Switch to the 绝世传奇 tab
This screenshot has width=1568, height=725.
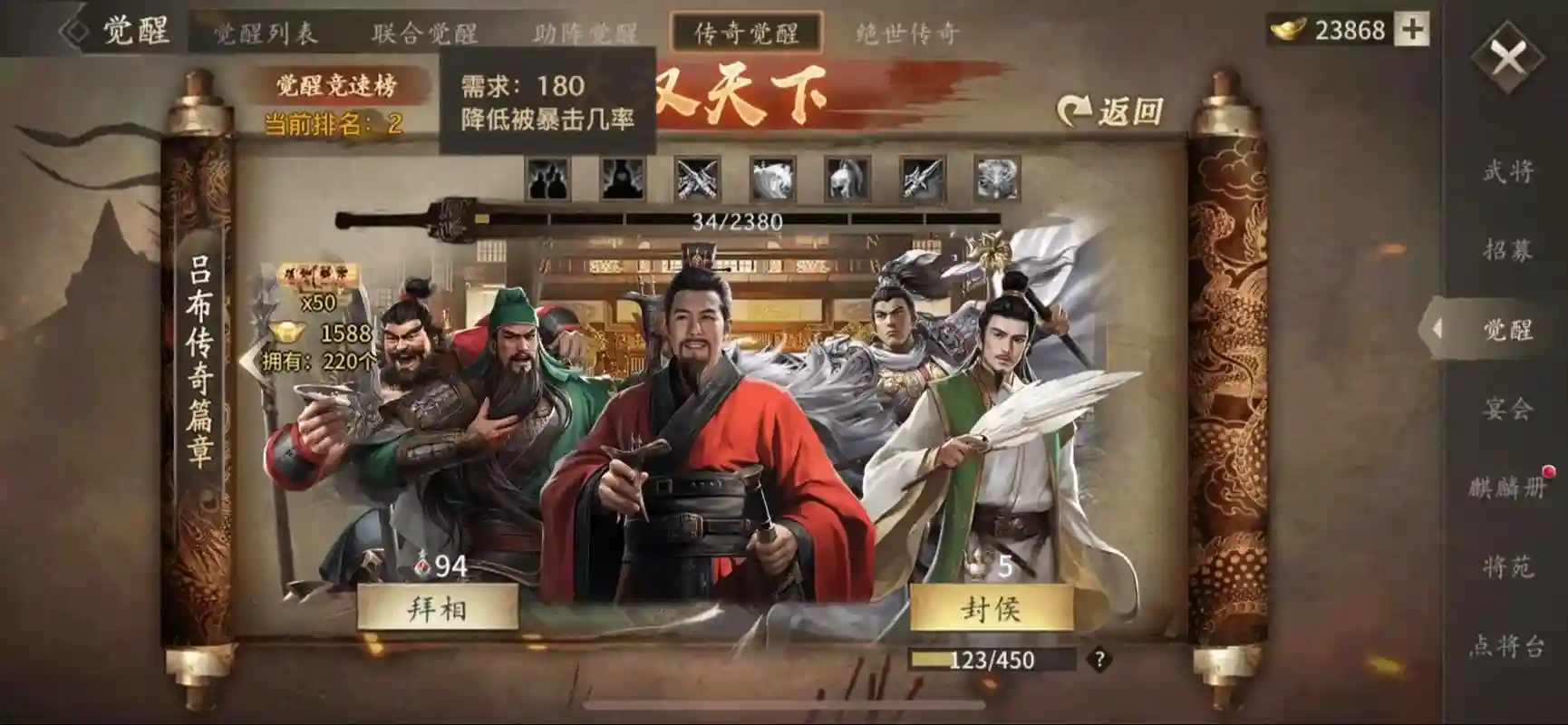(x=909, y=30)
